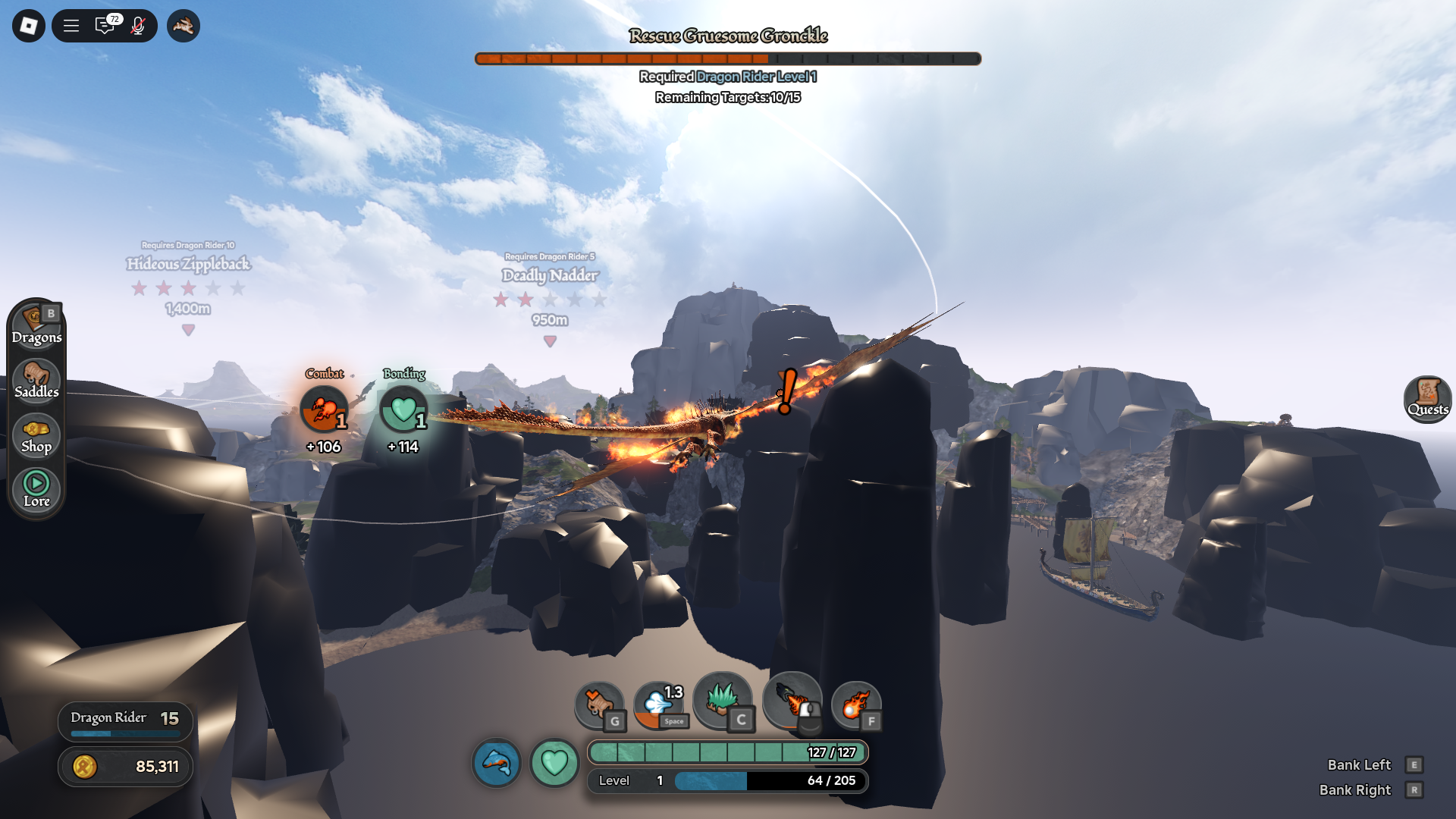Use the dragon fire breath ability
The image size is (1456, 819).
pos(792,701)
